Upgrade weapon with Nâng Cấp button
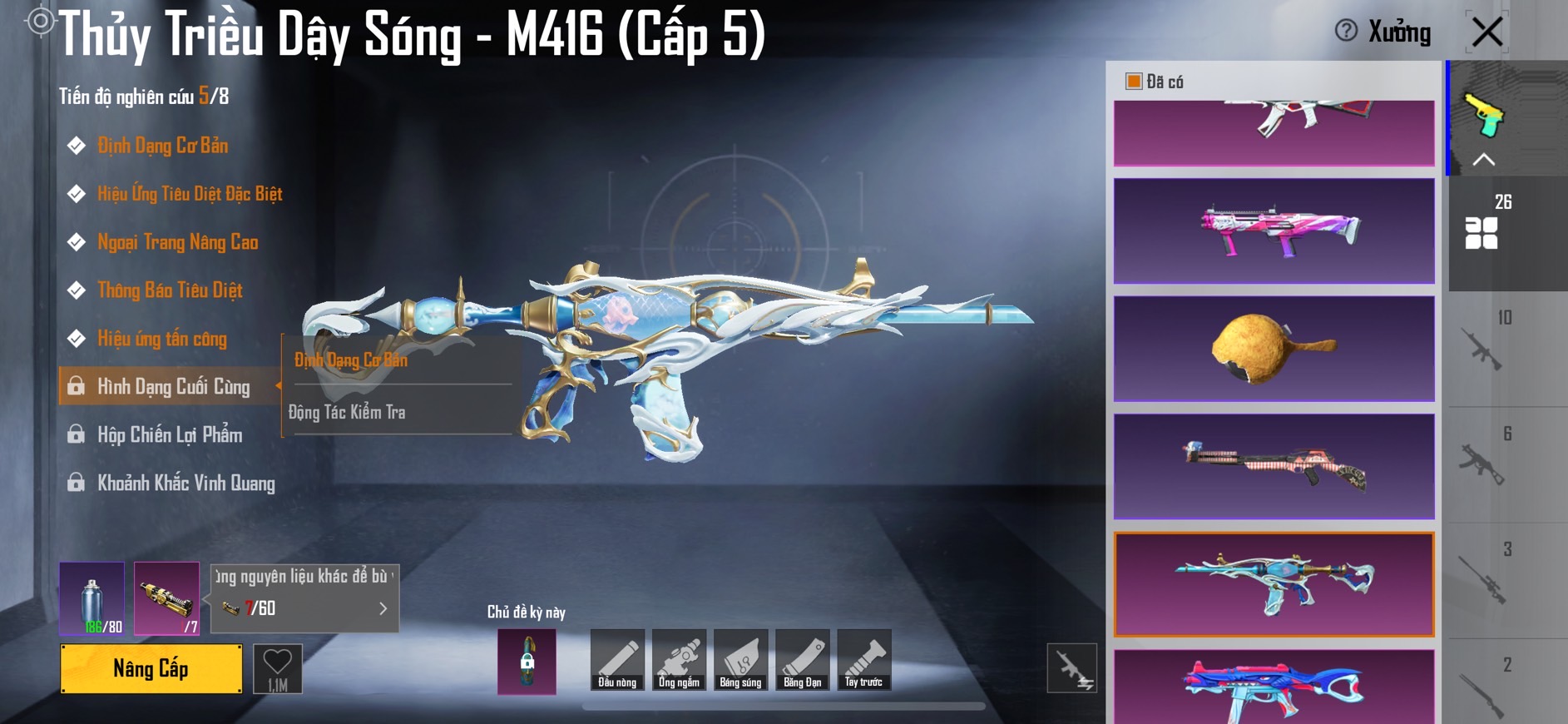Viewport: 1568px width, 724px height. coord(151,668)
